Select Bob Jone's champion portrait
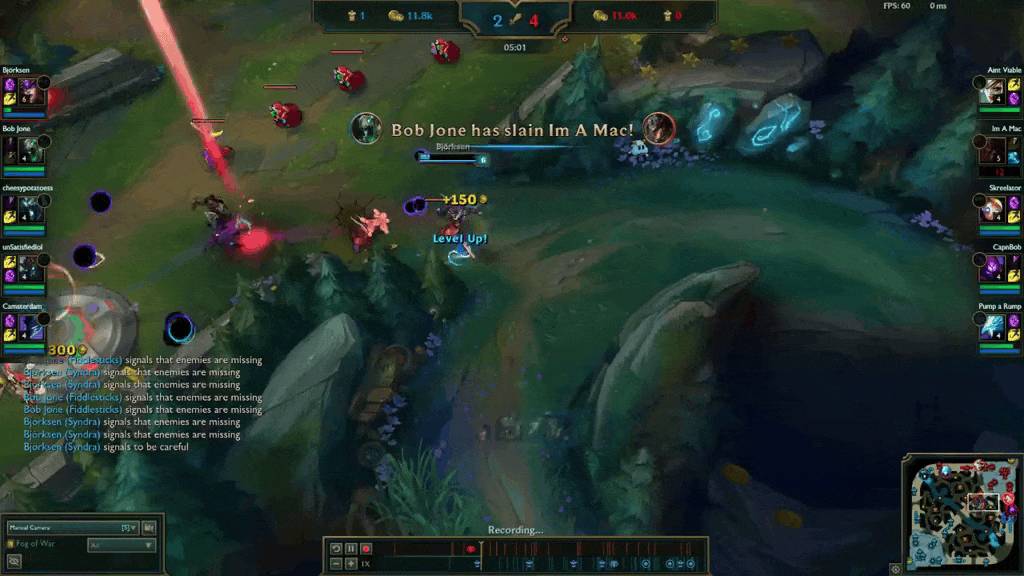Screen dimensions: 1024x576 30,152
